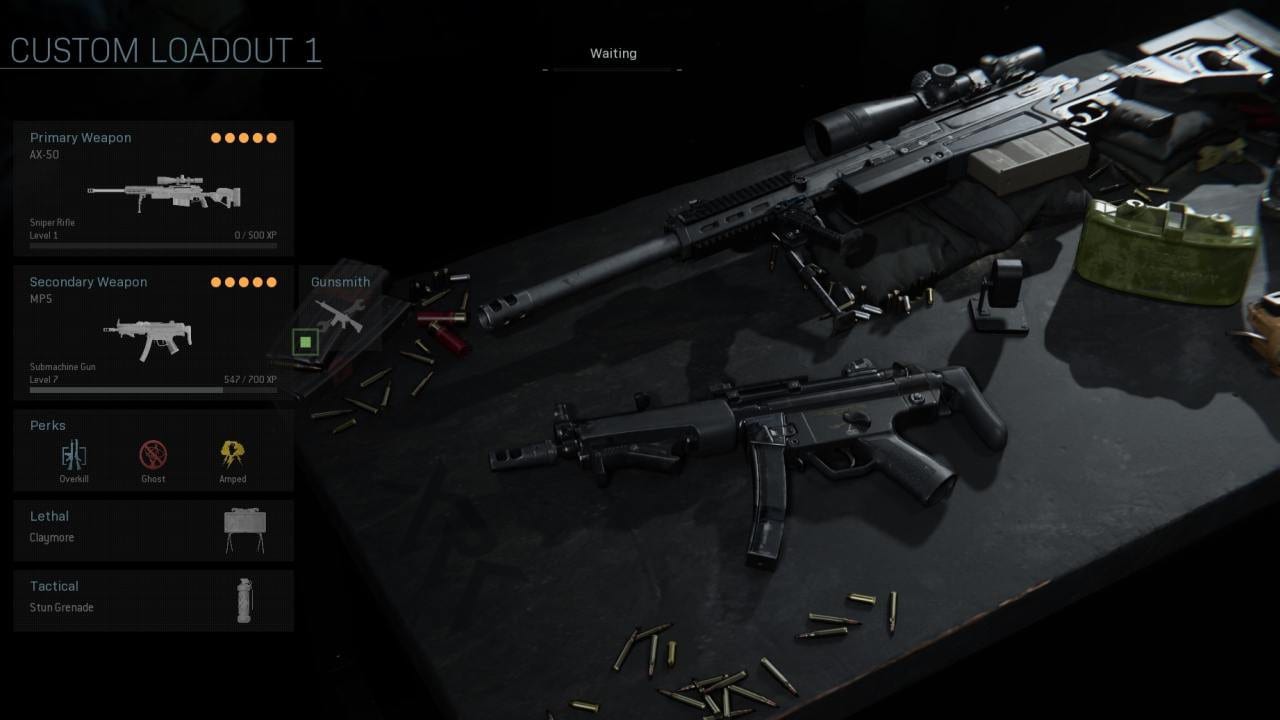Rename the Custom Loadout 1 title
The width and height of the screenshot is (1280, 720).
166,50
